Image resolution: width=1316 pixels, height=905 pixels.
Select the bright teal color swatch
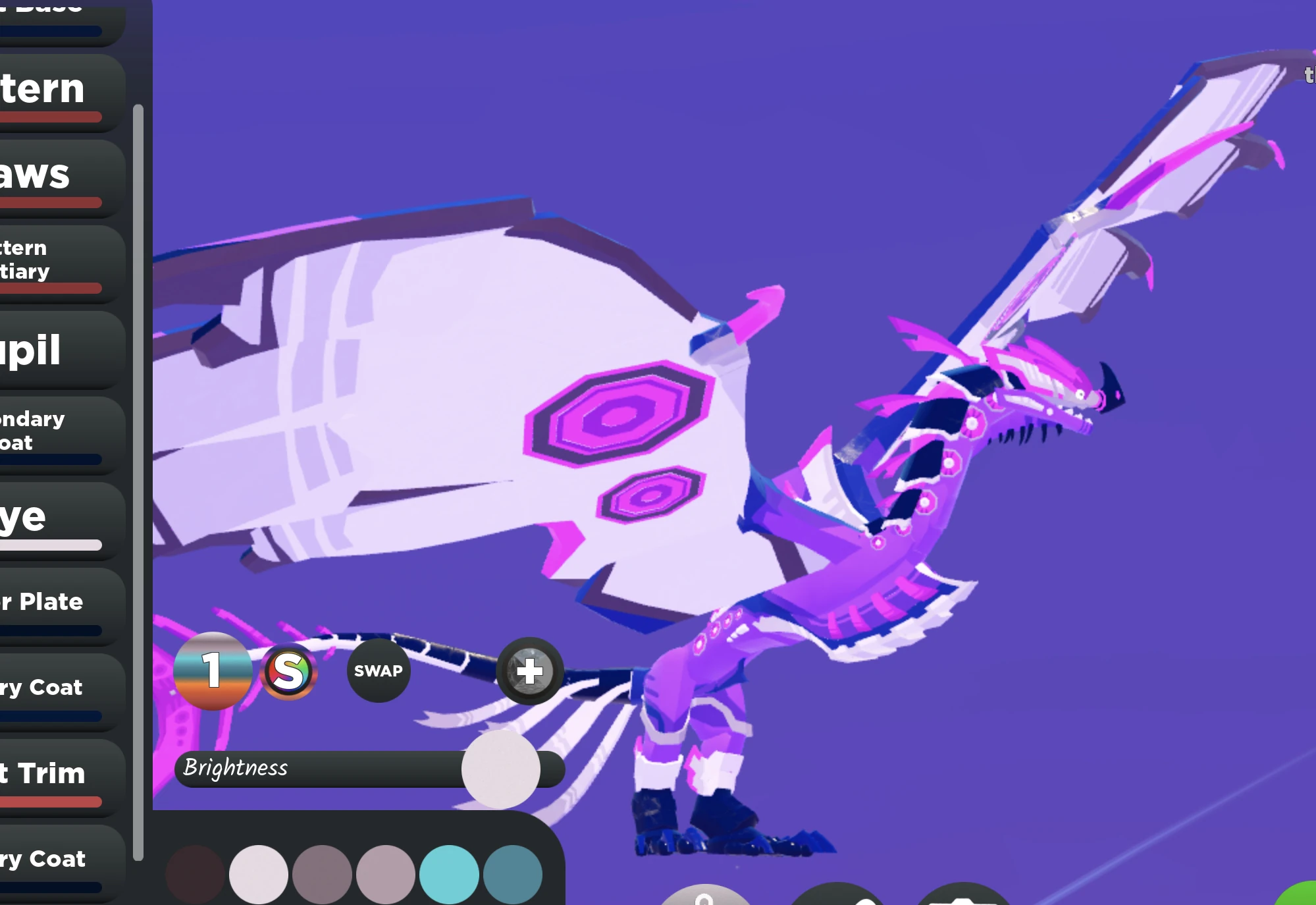[x=450, y=873]
